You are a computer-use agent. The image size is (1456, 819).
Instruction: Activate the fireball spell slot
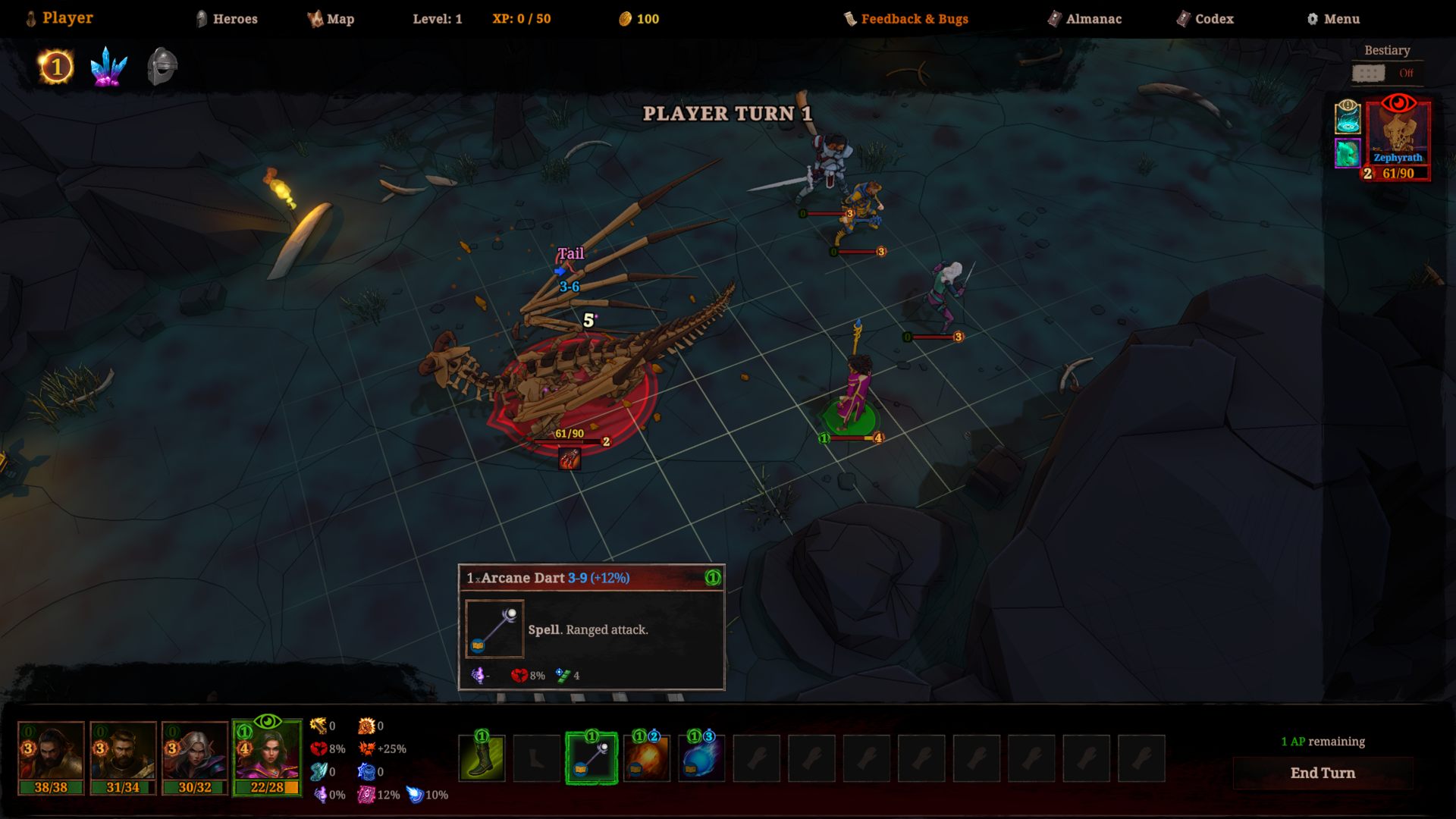647,758
